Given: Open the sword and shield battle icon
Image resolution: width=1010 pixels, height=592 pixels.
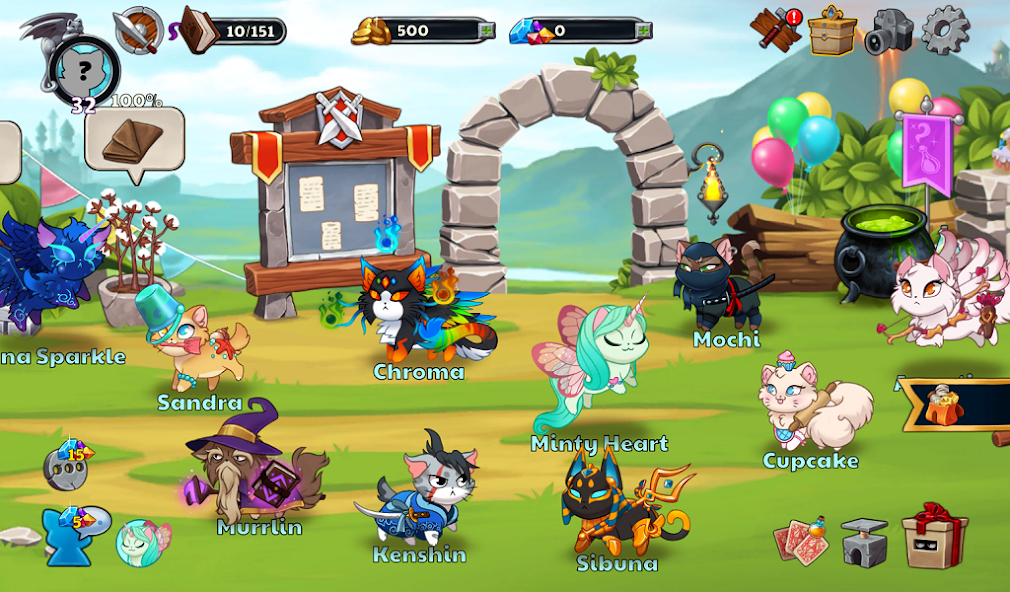Looking at the screenshot, I should (137, 30).
